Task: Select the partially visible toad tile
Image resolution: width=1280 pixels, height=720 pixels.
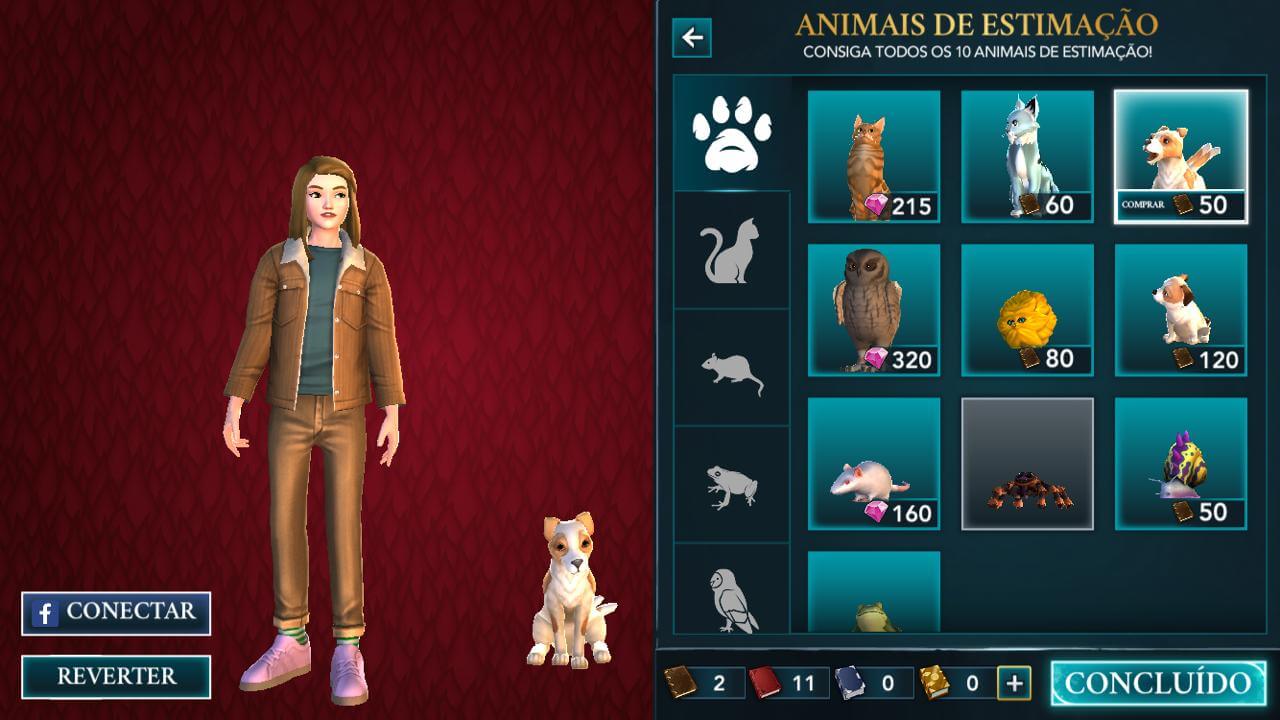Action: (874, 594)
